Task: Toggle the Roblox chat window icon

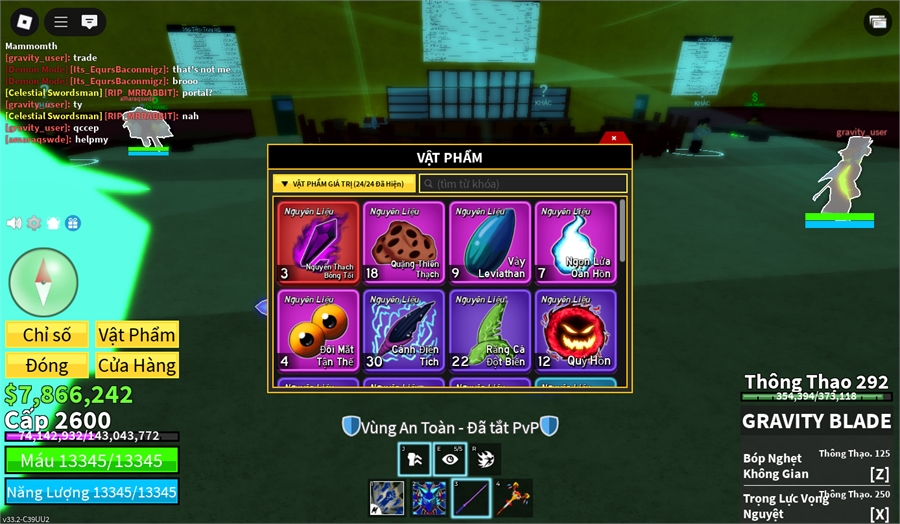Action: coord(89,21)
